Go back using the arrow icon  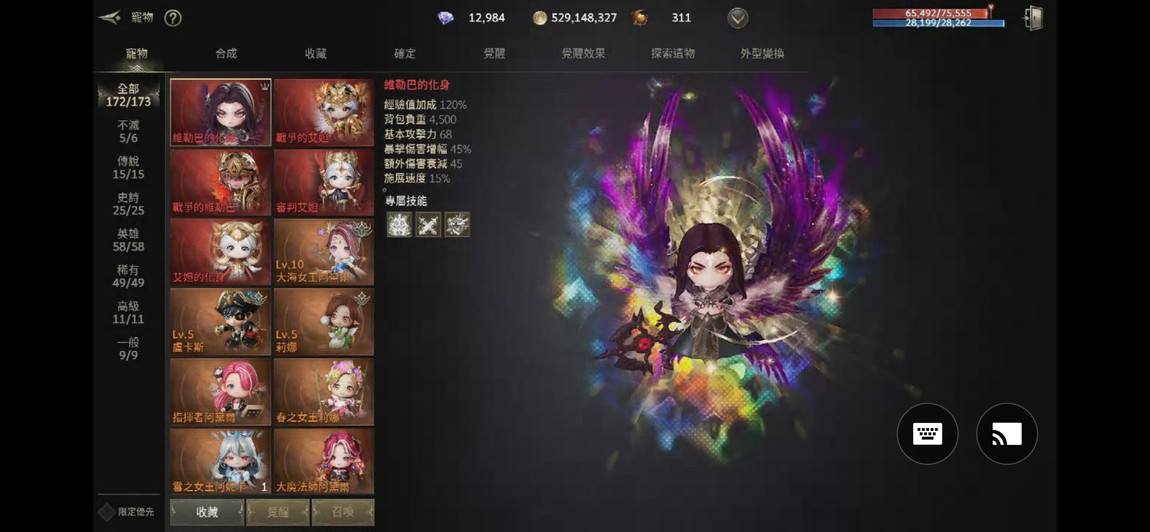[x=110, y=17]
